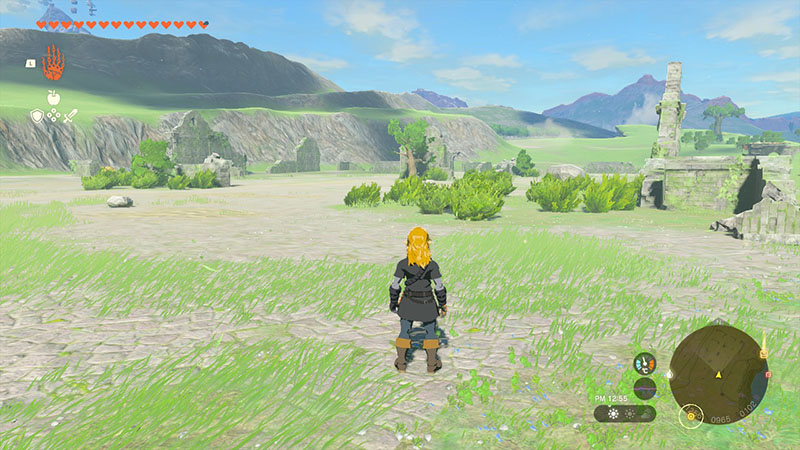Activate the orange hand ability icon
The height and width of the screenshot is (450, 800).
pos(52,63)
